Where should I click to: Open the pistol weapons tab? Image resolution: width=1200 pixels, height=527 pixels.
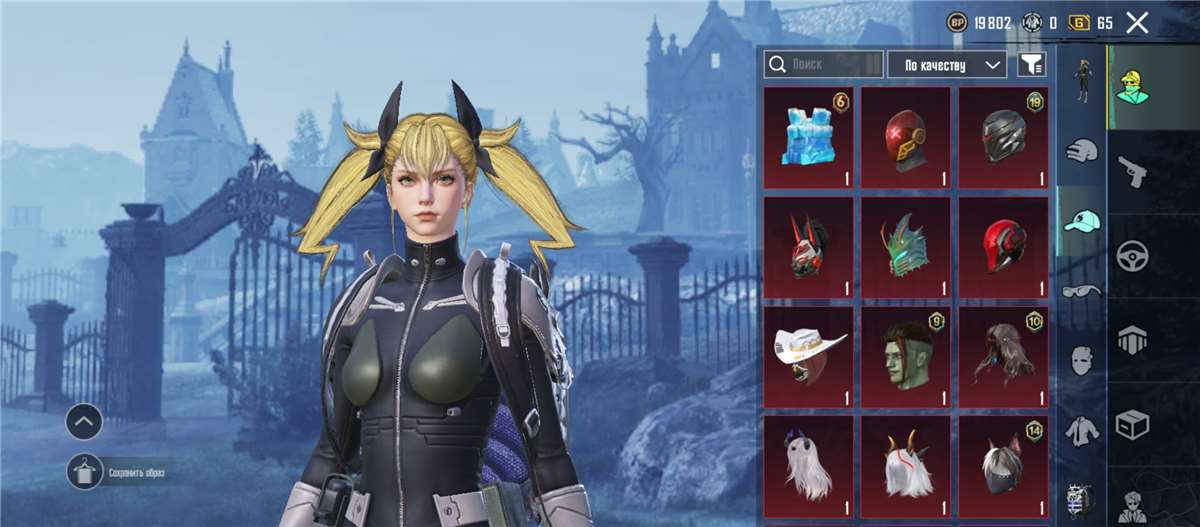pos(1131,171)
